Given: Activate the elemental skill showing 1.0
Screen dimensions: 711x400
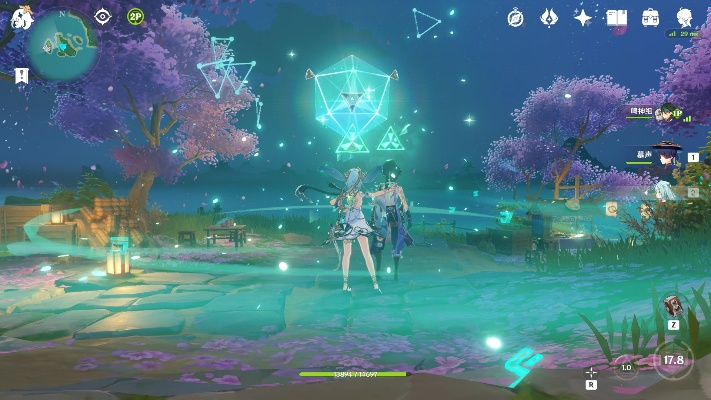Looking at the screenshot, I should click(x=626, y=367).
